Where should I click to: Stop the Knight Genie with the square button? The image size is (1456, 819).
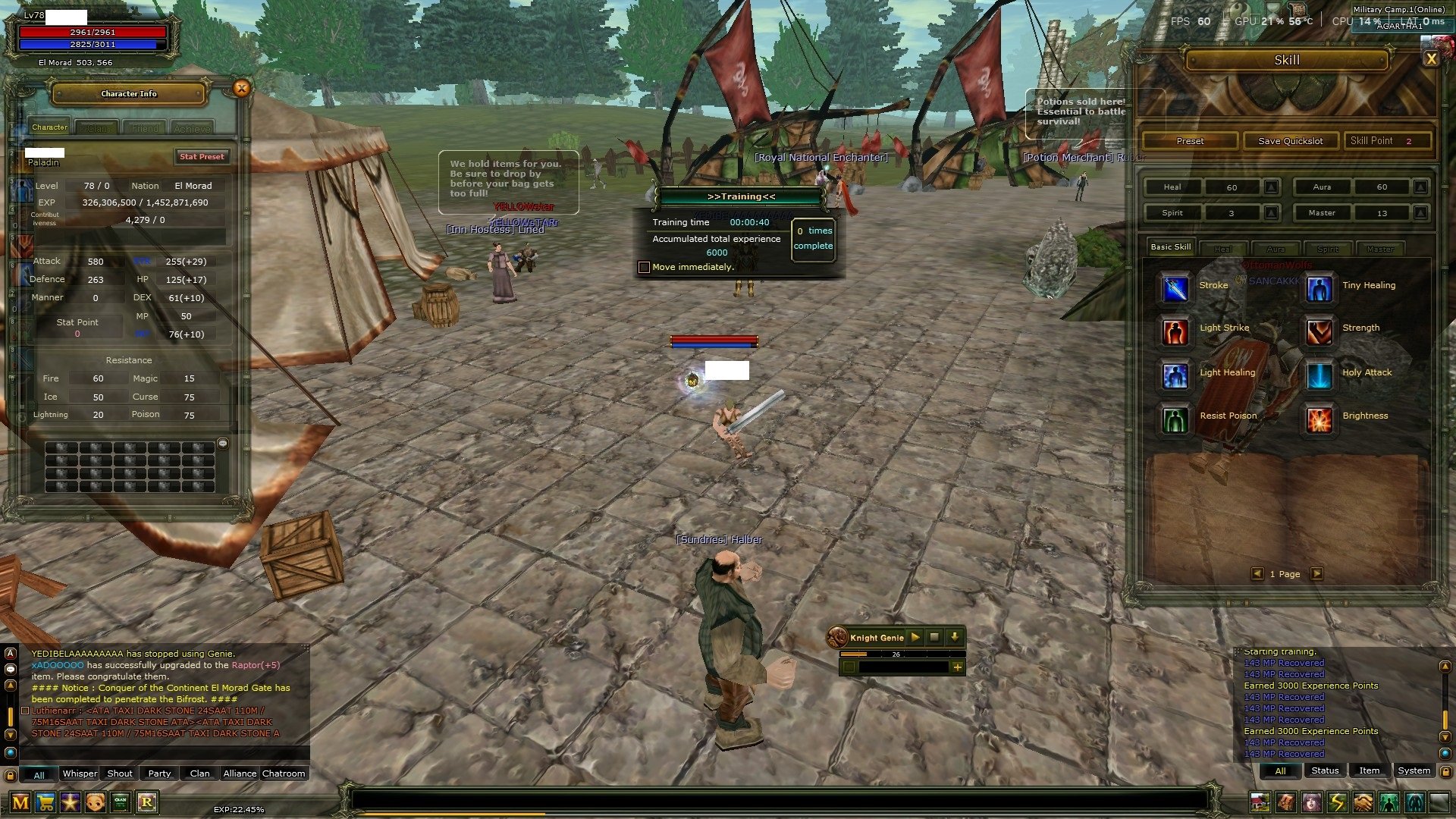click(934, 638)
